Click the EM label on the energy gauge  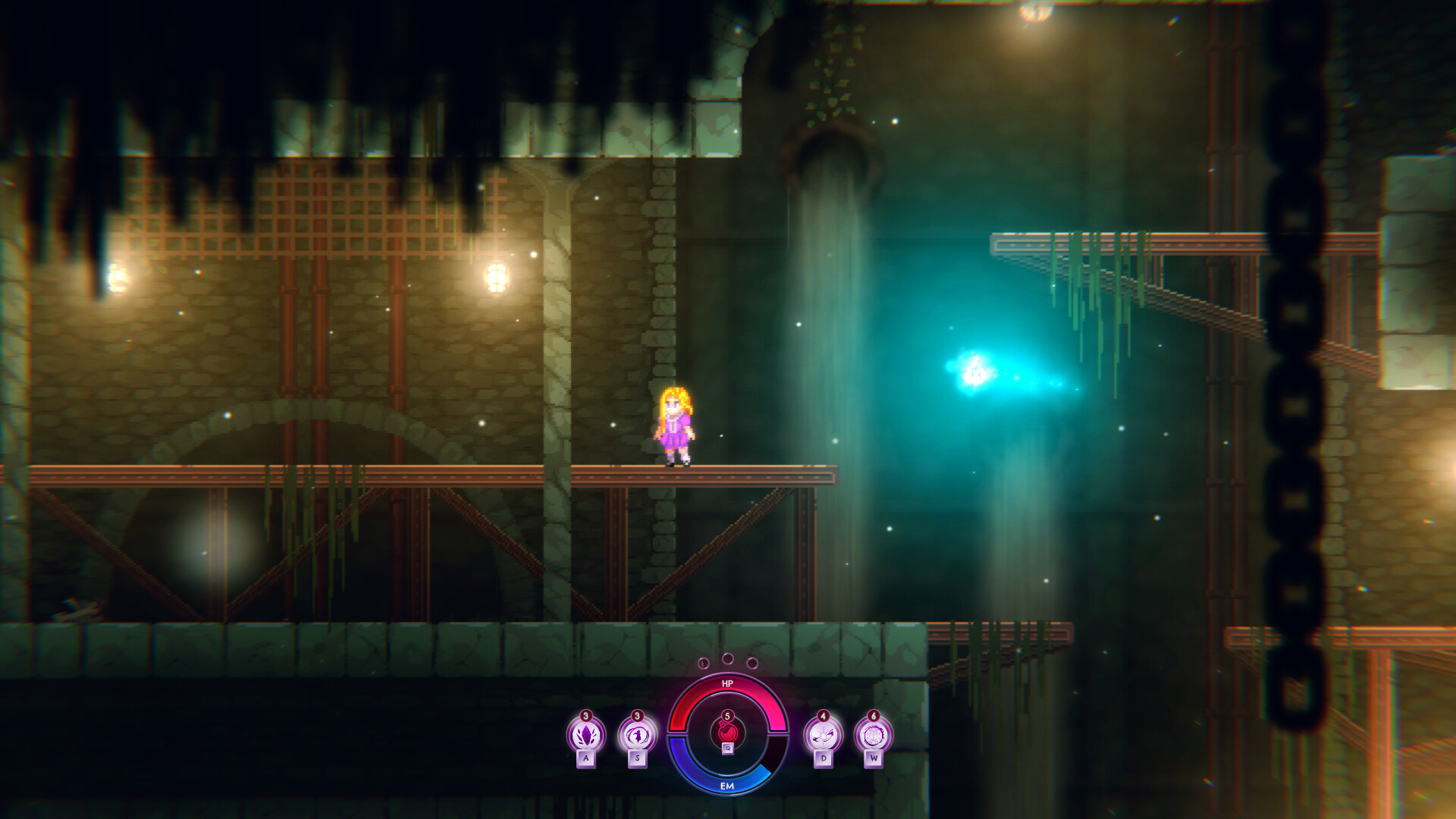(729, 786)
